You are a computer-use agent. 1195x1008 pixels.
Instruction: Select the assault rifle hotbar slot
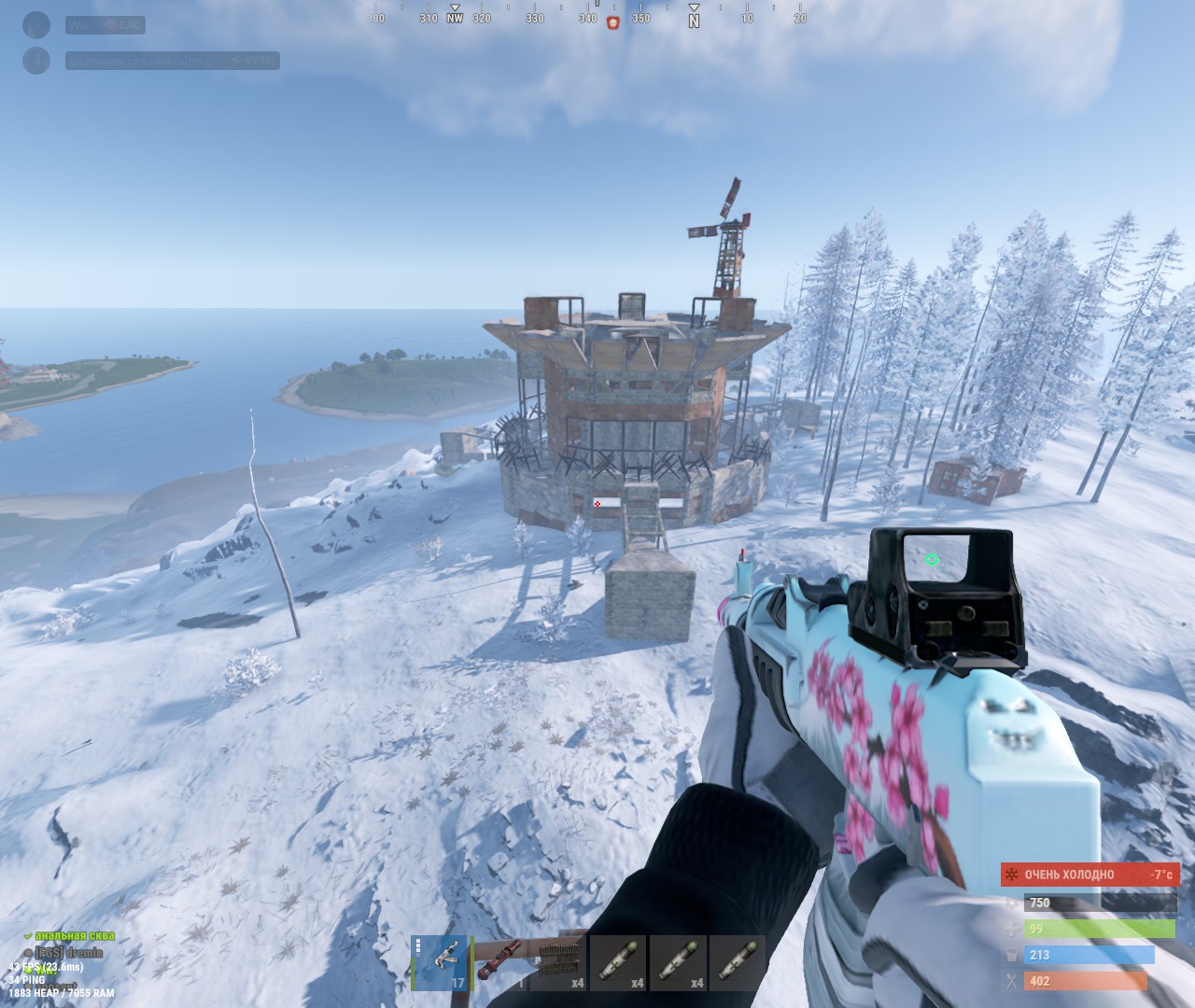click(x=440, y=963)
